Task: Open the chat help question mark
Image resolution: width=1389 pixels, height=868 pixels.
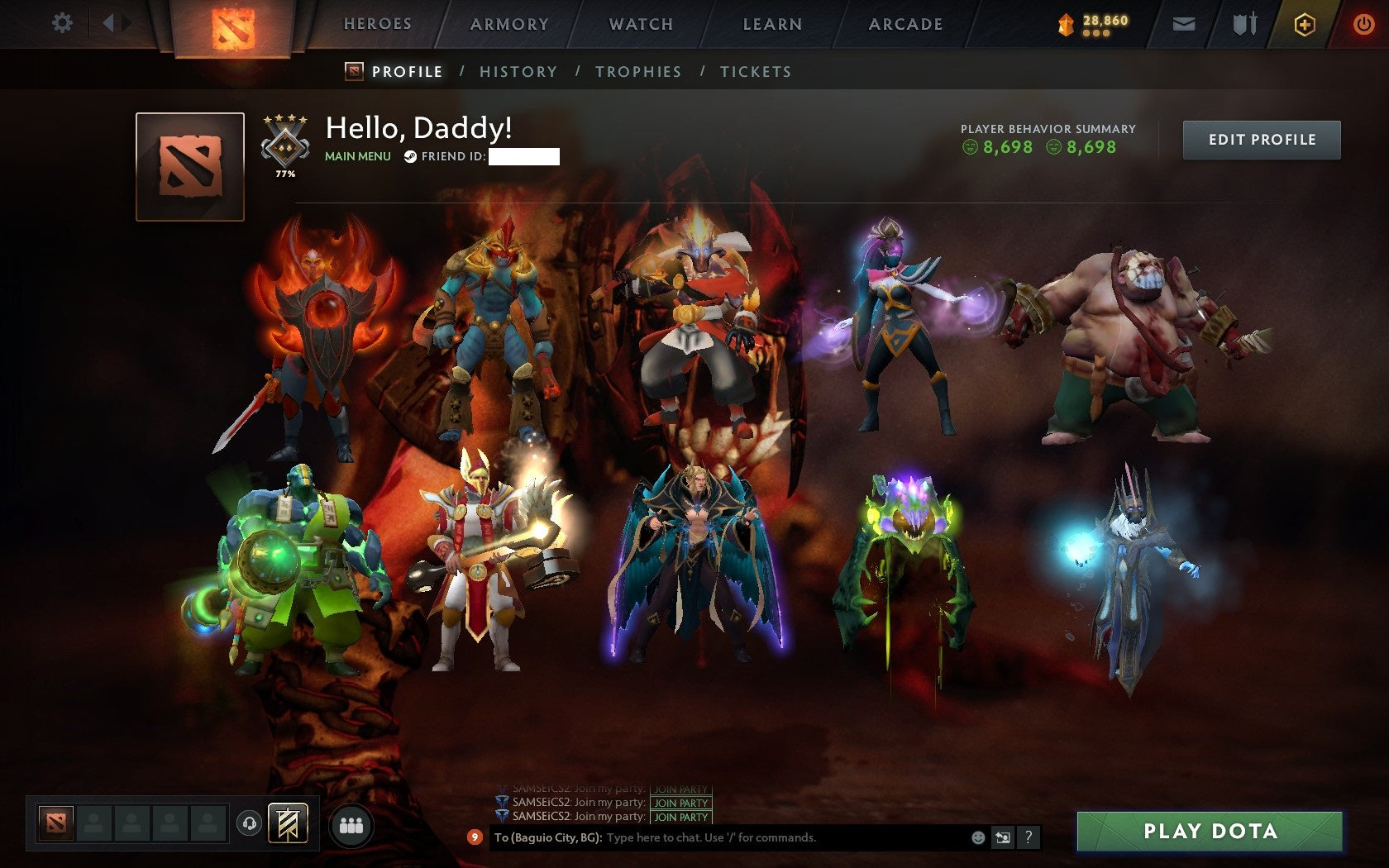Action: pyautogui.click(x=1028, y=837)
